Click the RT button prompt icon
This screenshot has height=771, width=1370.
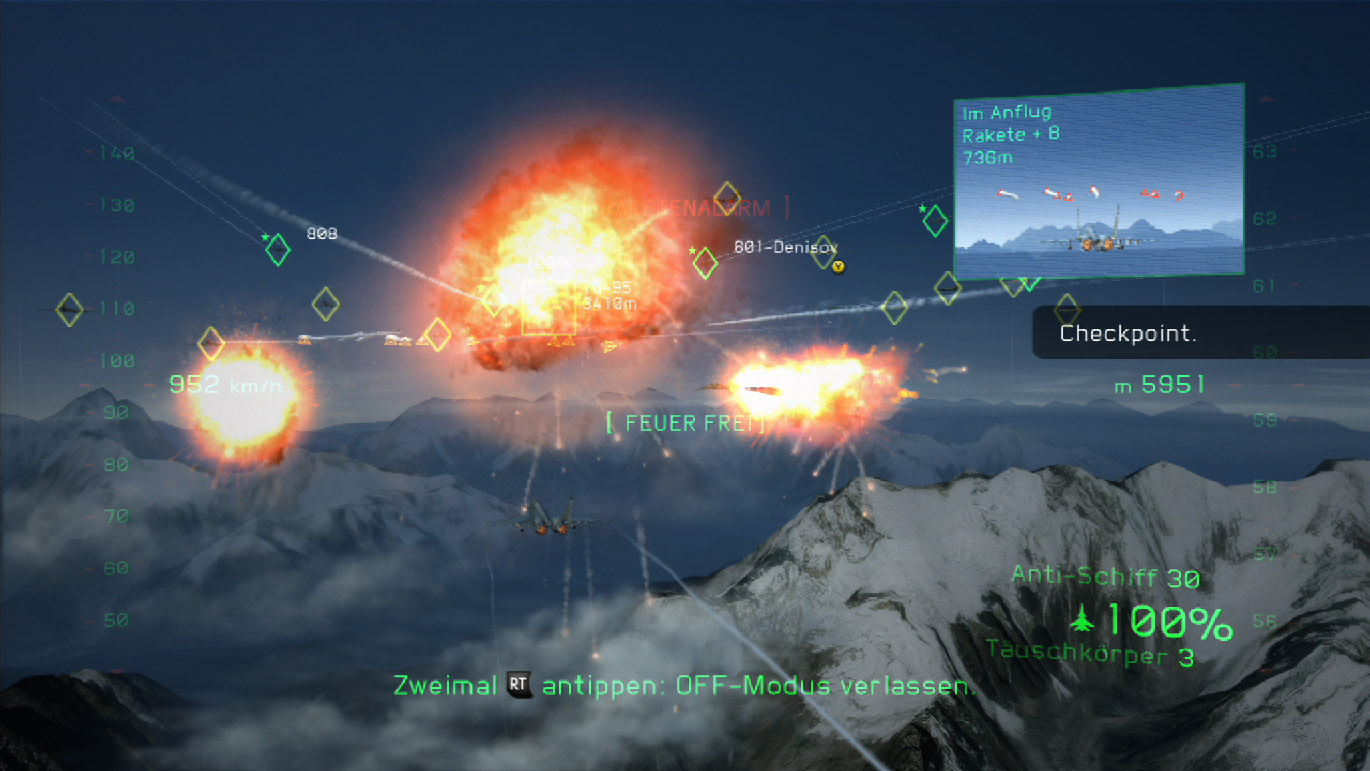(x=517, y=686)
